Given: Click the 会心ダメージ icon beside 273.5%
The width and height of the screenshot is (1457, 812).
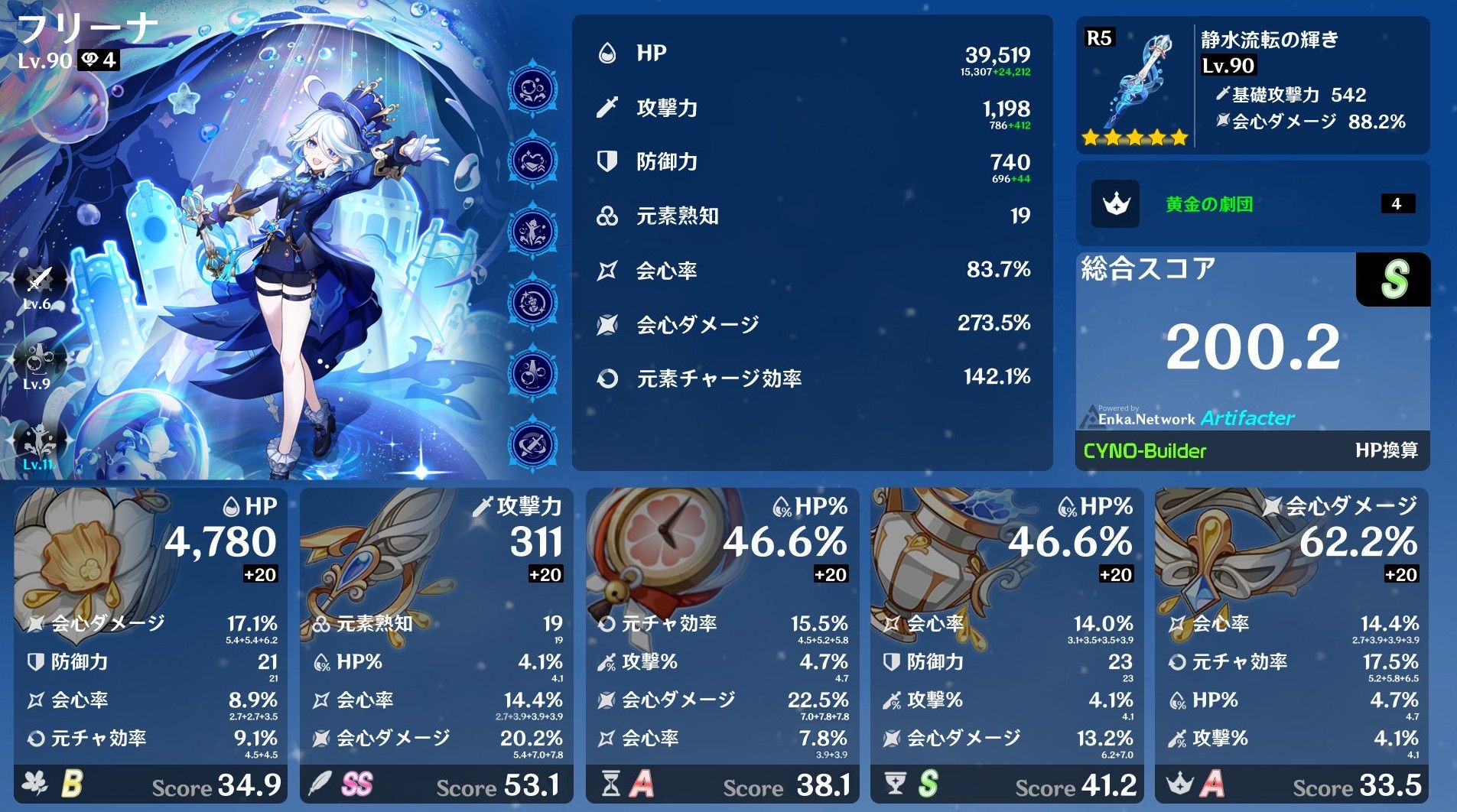Looking at the screenshot, I should [x=607, y=323].
